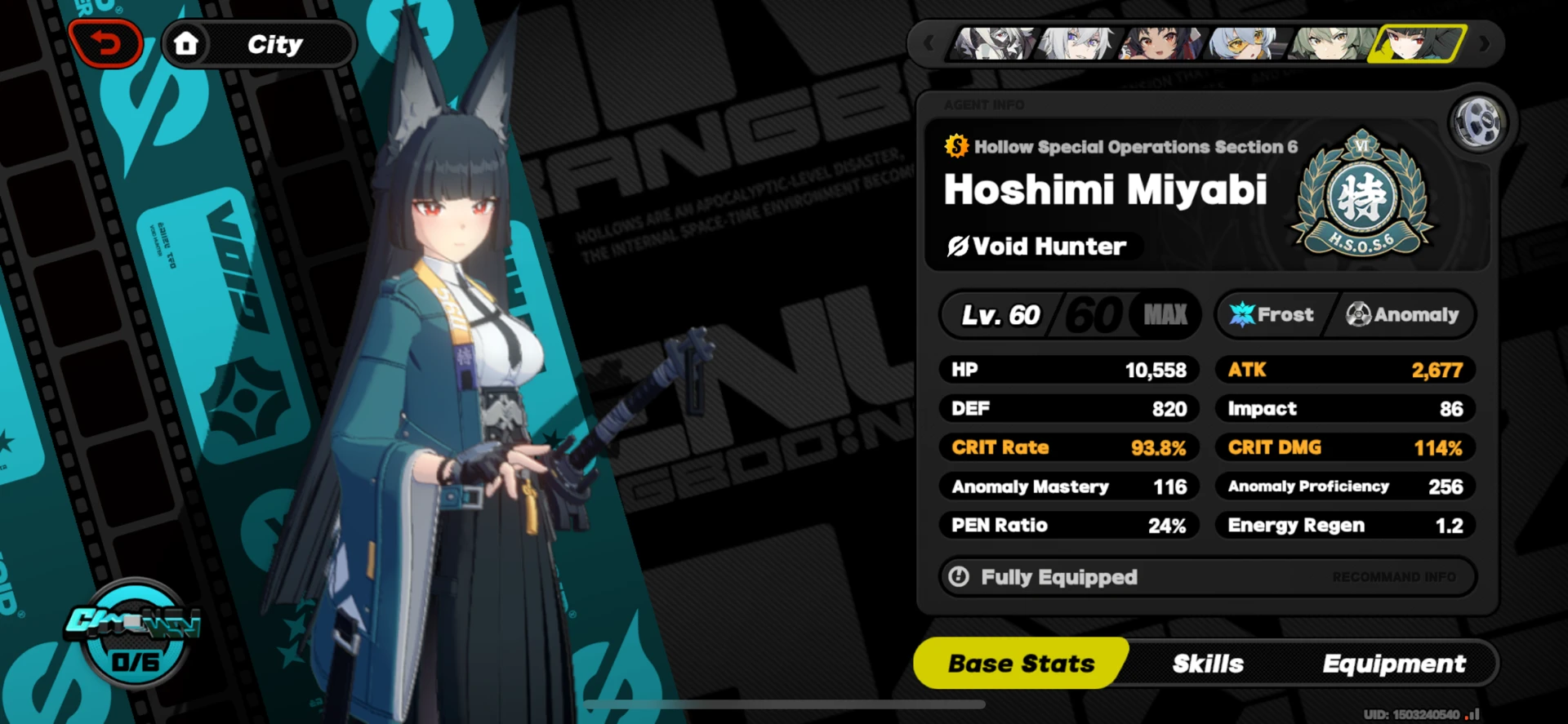The height and width of the screenshot is (724, 1568).
Task: Open the Equipment tab
Action: coord(1393,664)
